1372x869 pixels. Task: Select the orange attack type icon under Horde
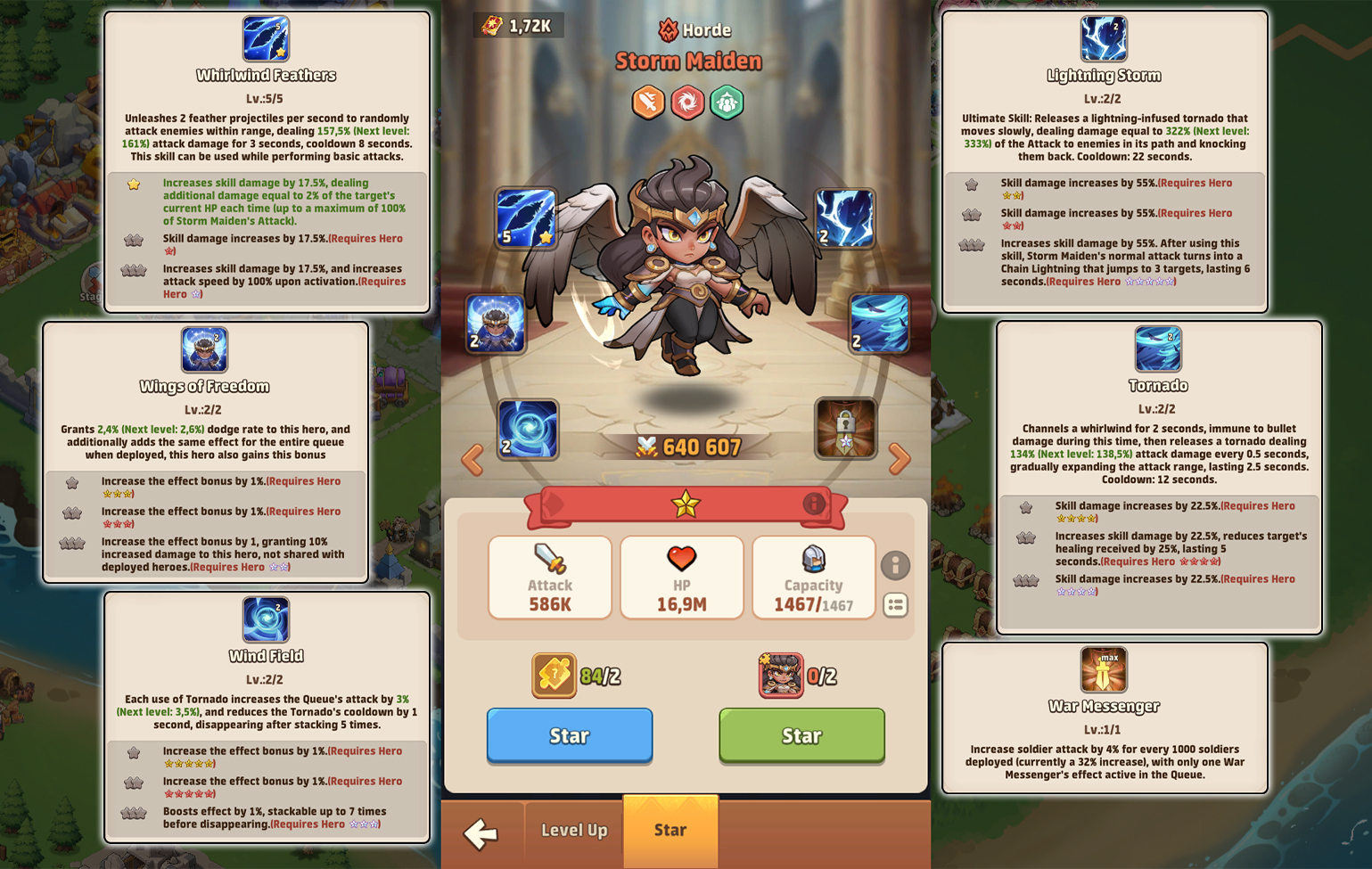pyautogui.click(x=648, y=102)
